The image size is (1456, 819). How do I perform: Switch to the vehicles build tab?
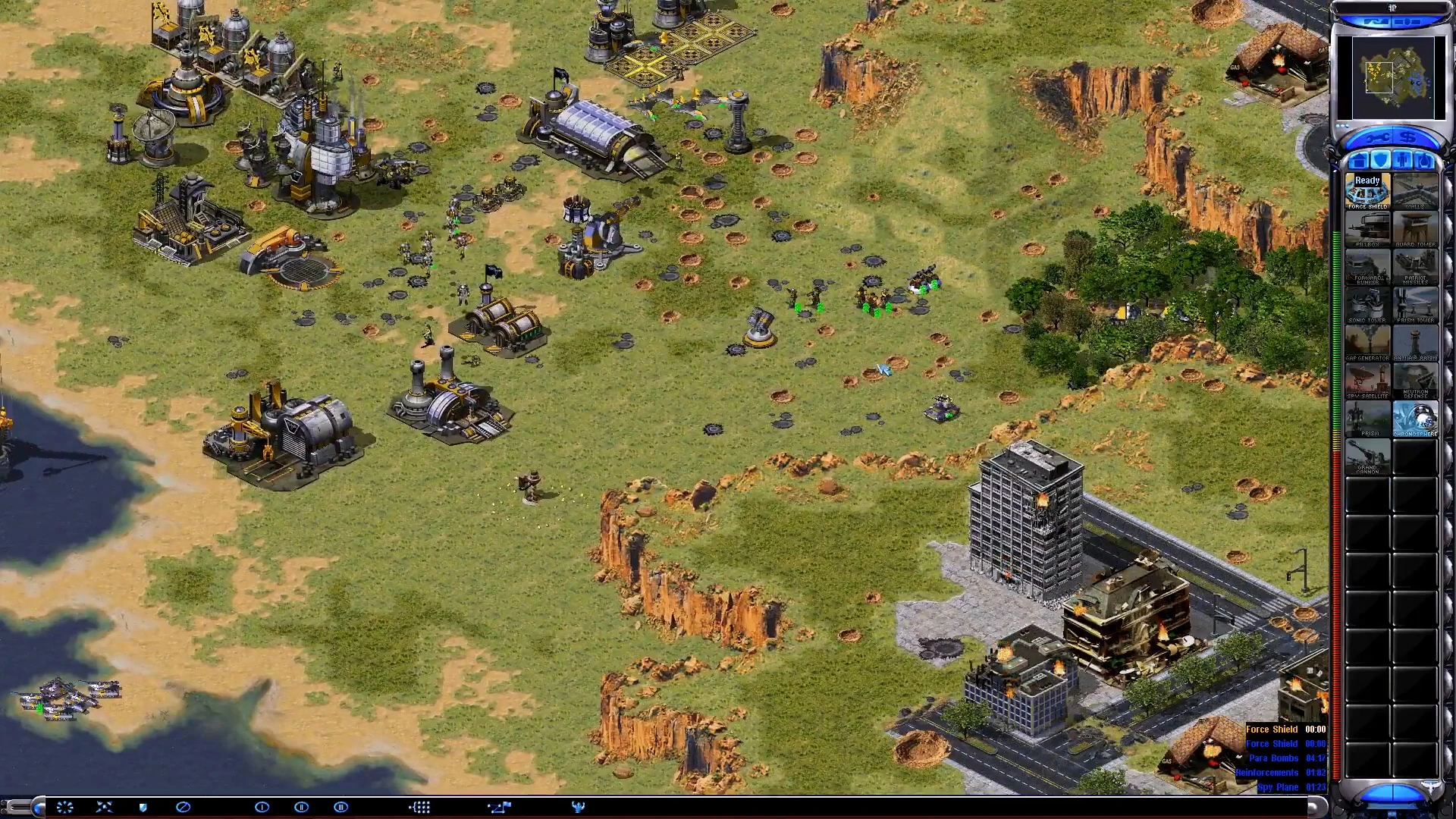(1425, 161)
